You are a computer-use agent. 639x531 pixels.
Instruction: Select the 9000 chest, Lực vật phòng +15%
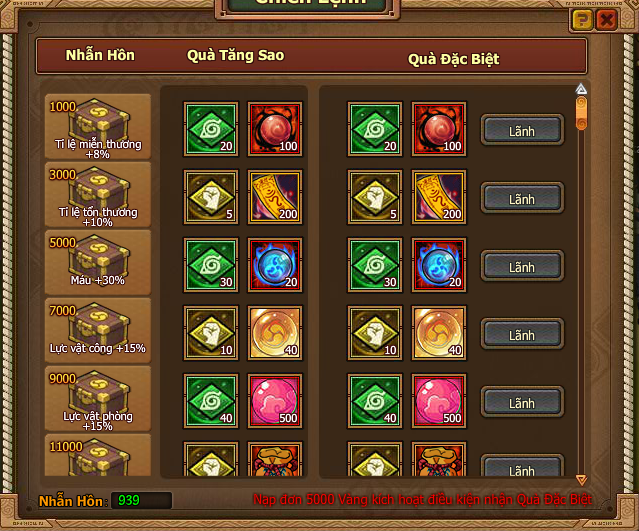(x=98, y=398)
